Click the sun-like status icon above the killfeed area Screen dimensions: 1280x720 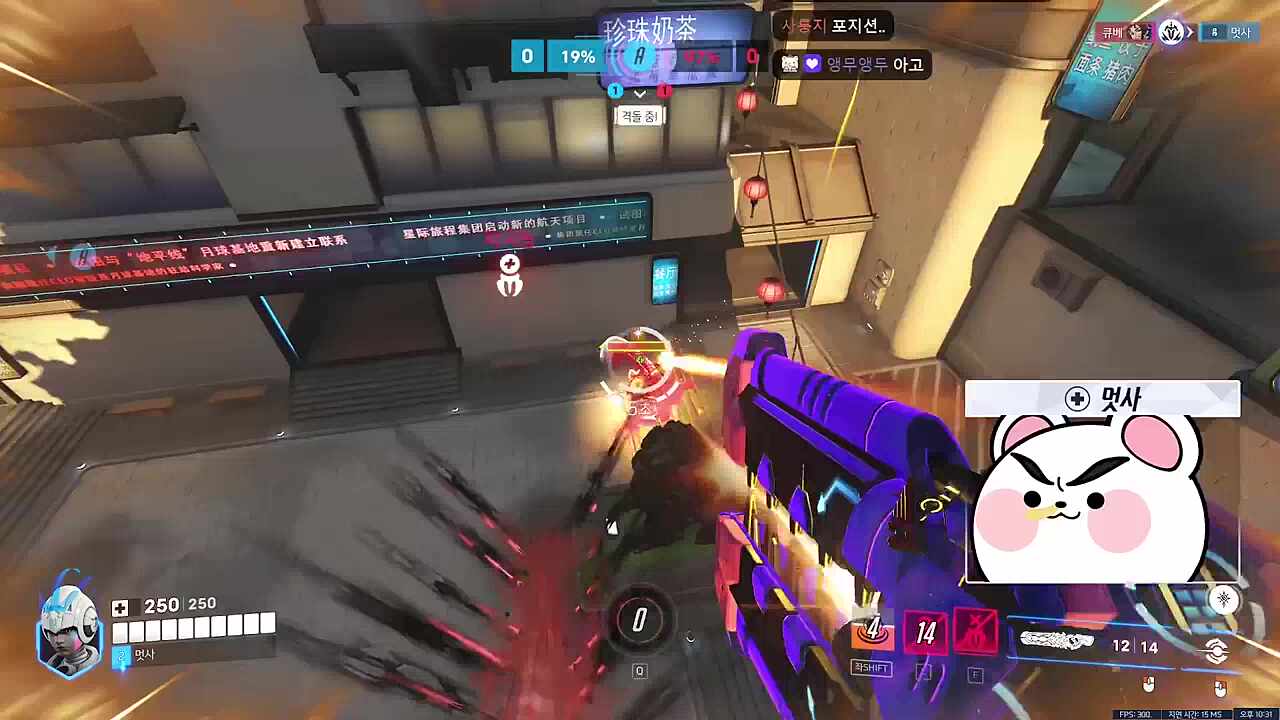[x=1222, y=597]
